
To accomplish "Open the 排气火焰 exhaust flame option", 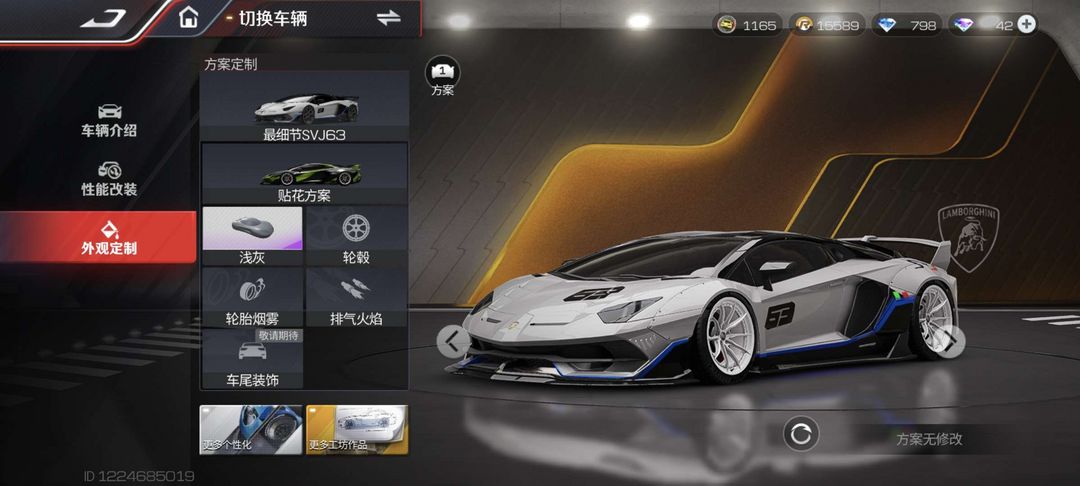I will (x=356, y=296).
